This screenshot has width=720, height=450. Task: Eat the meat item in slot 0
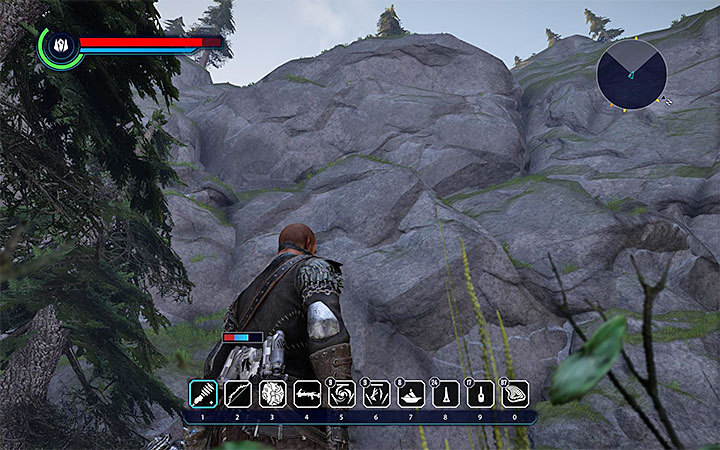[514, 394]
